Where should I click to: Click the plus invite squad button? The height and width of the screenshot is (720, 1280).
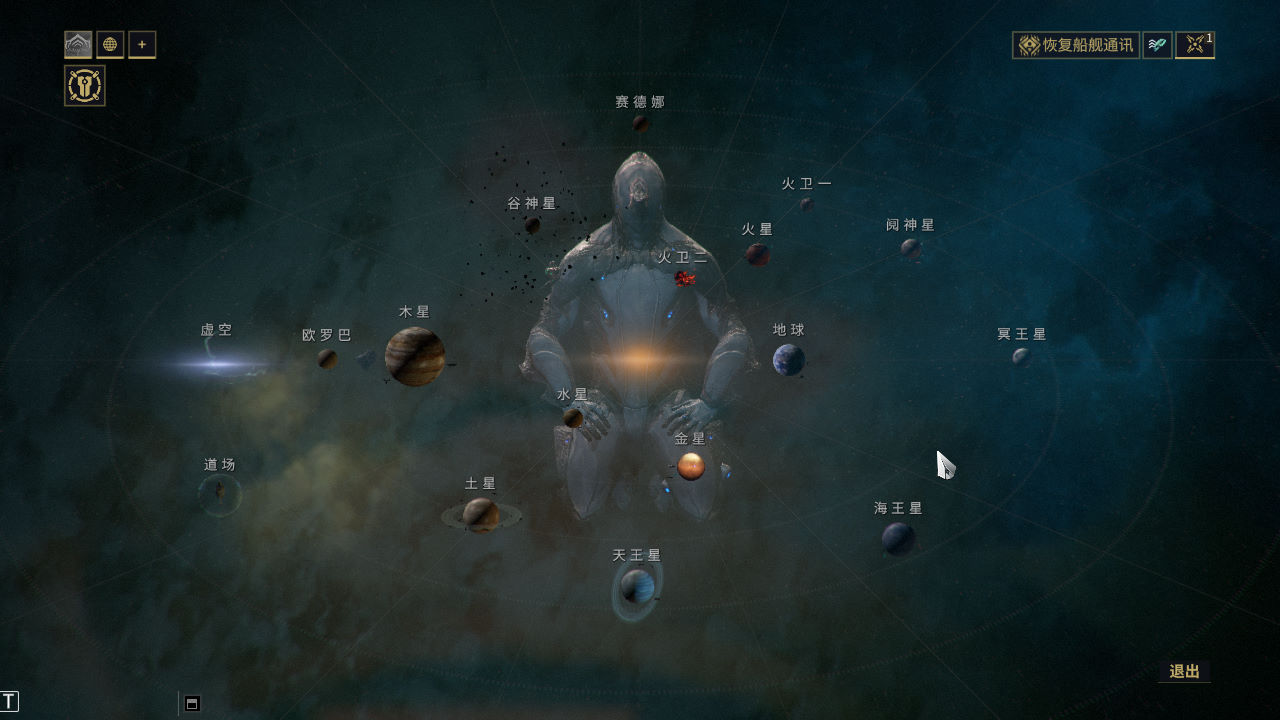point(142,45)
